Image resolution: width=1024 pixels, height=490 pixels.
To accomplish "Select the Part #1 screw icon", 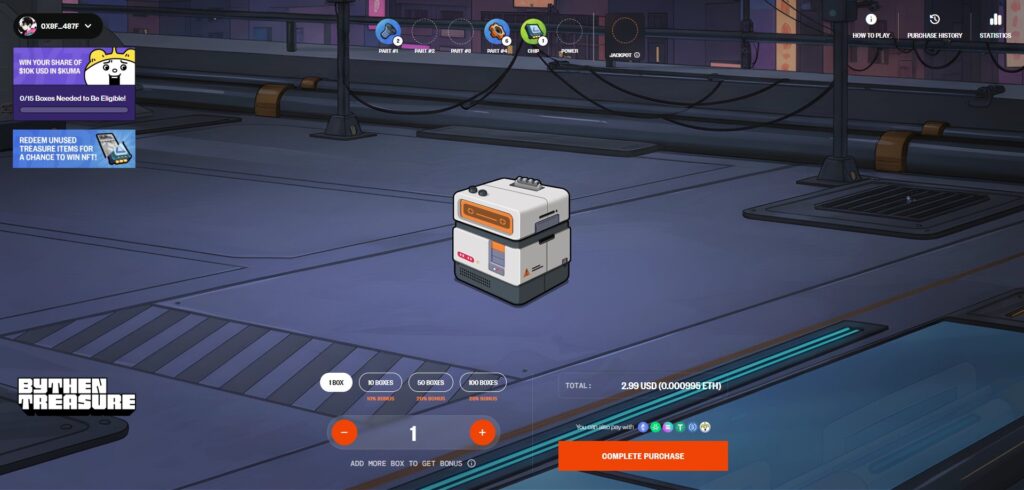I will pos(388,32).
